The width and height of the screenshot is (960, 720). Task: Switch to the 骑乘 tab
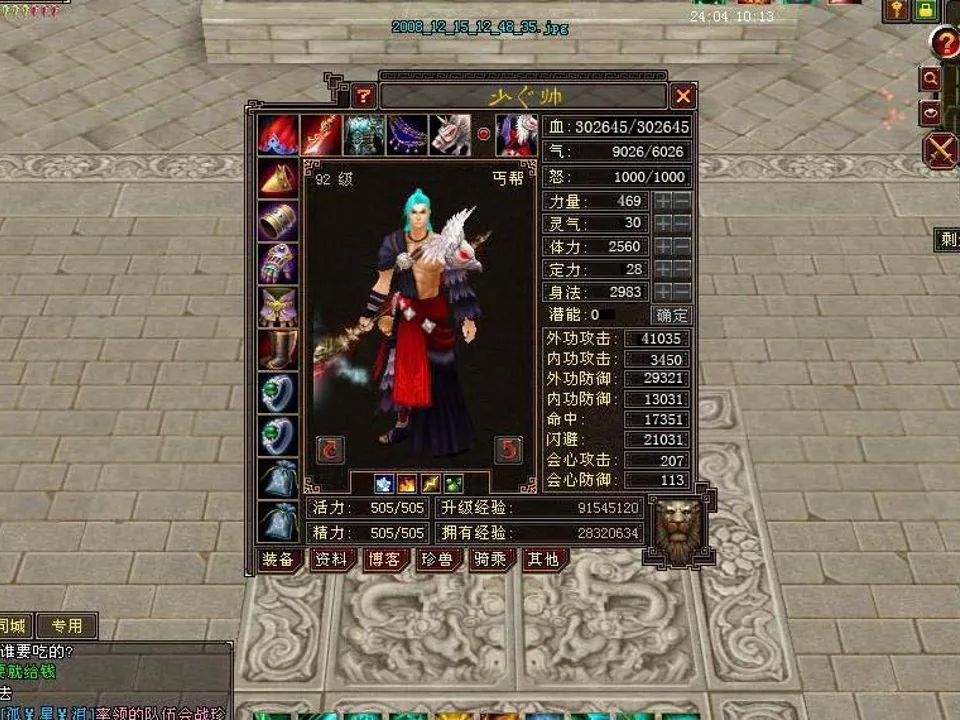[491, 559]
